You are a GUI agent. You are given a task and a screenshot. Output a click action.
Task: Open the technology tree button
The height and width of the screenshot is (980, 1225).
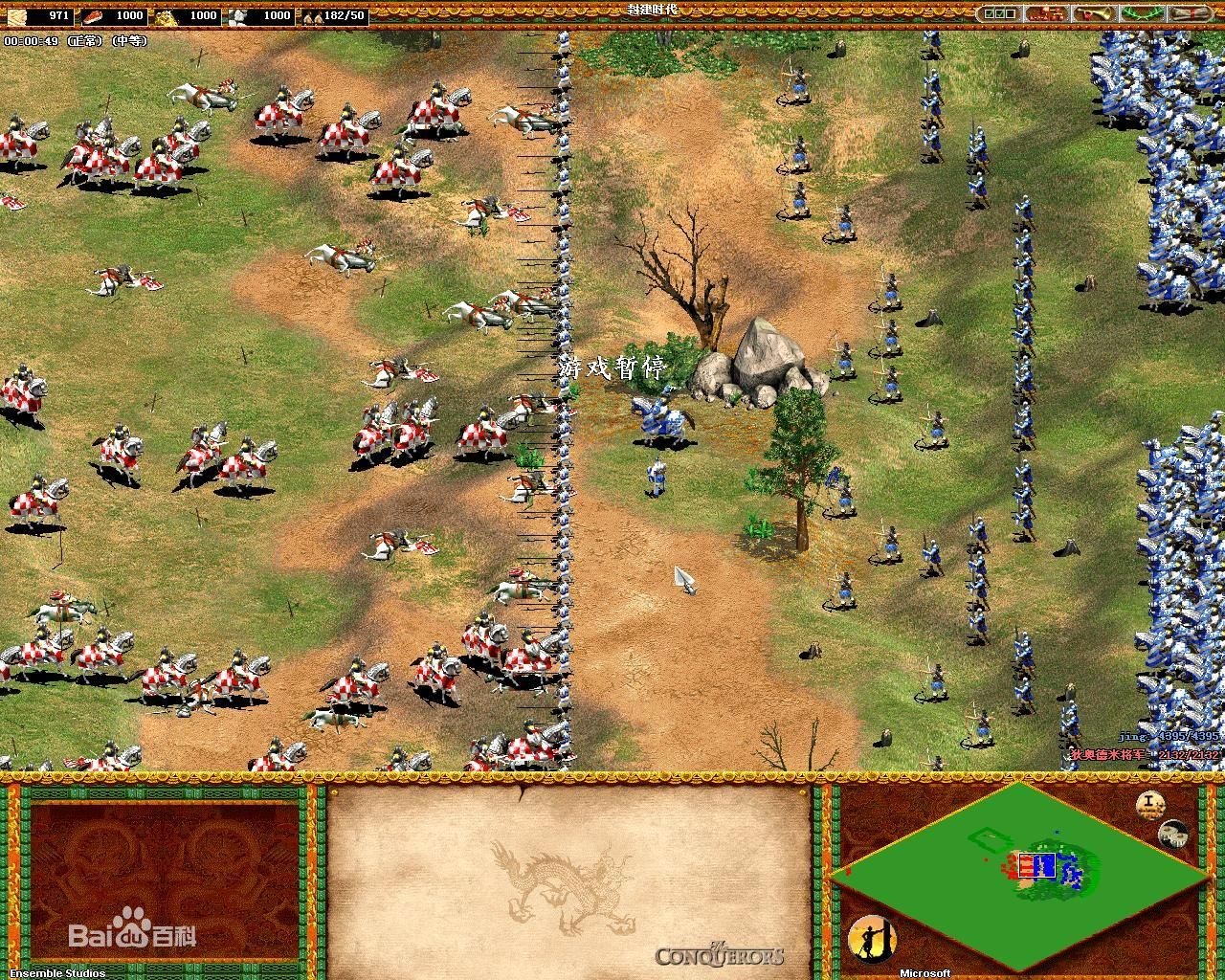(x=1045, y=13)
